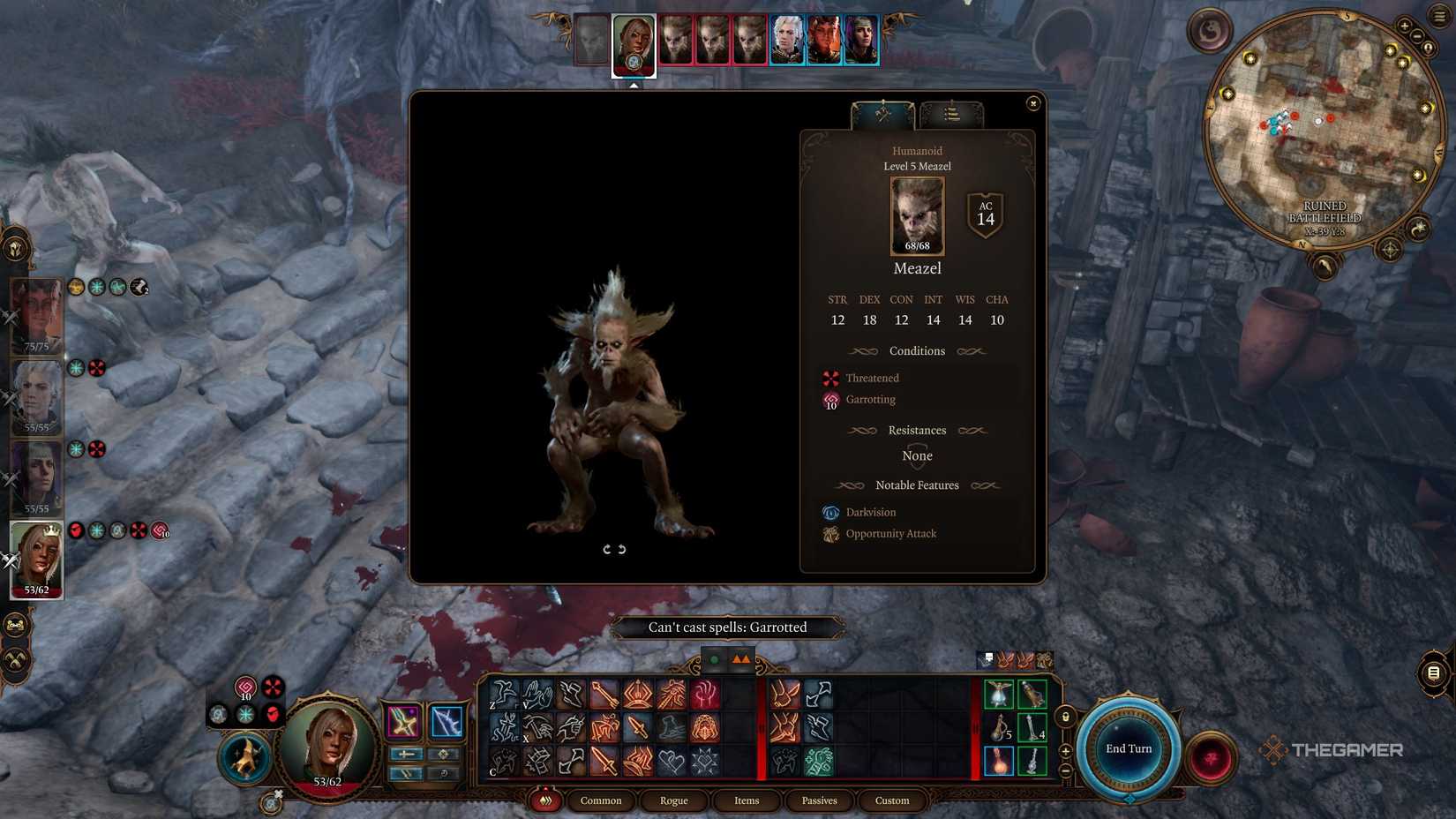Screen dimensions: 1456x819
Task: Toggle the red resource flame left of Common tab
Action: (x=545, y=800)
